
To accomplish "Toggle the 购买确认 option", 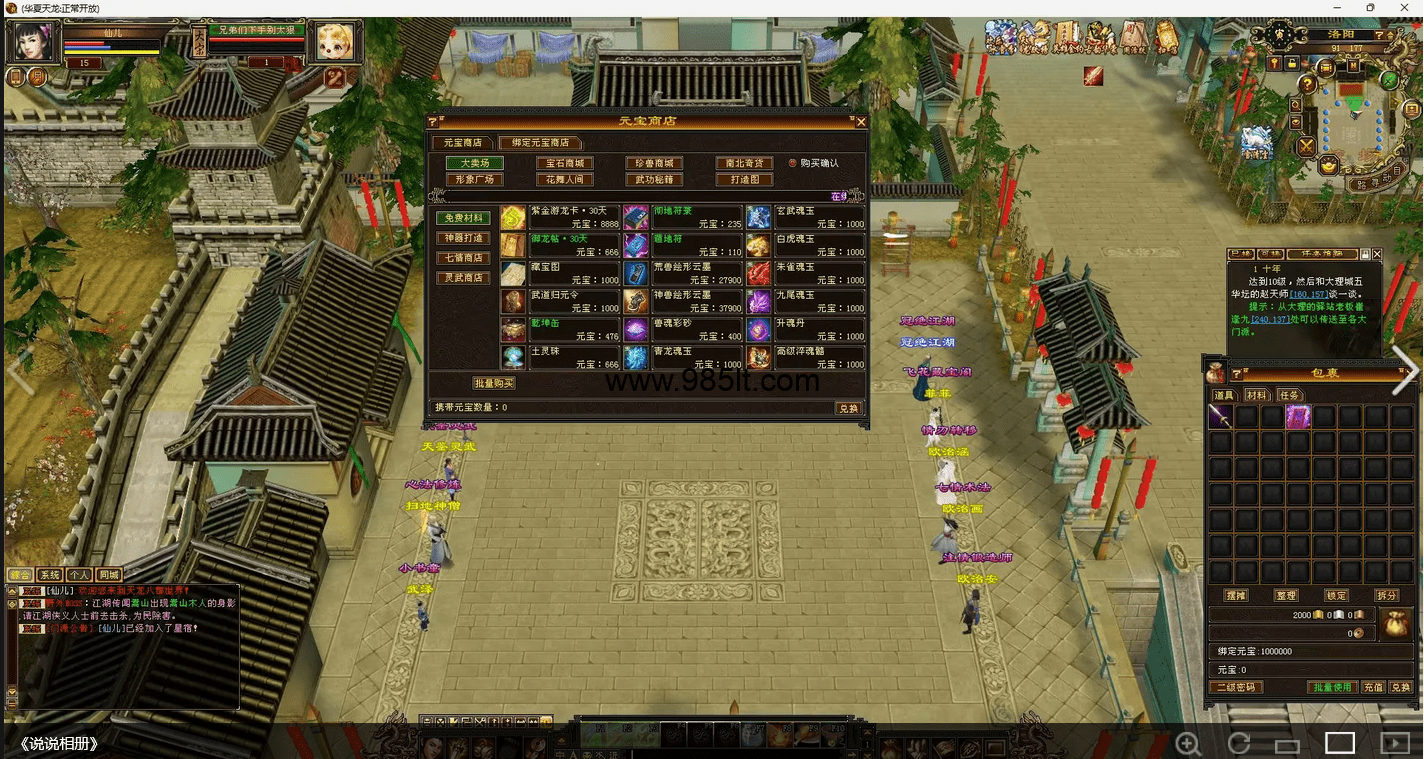I will pos(793,163).
